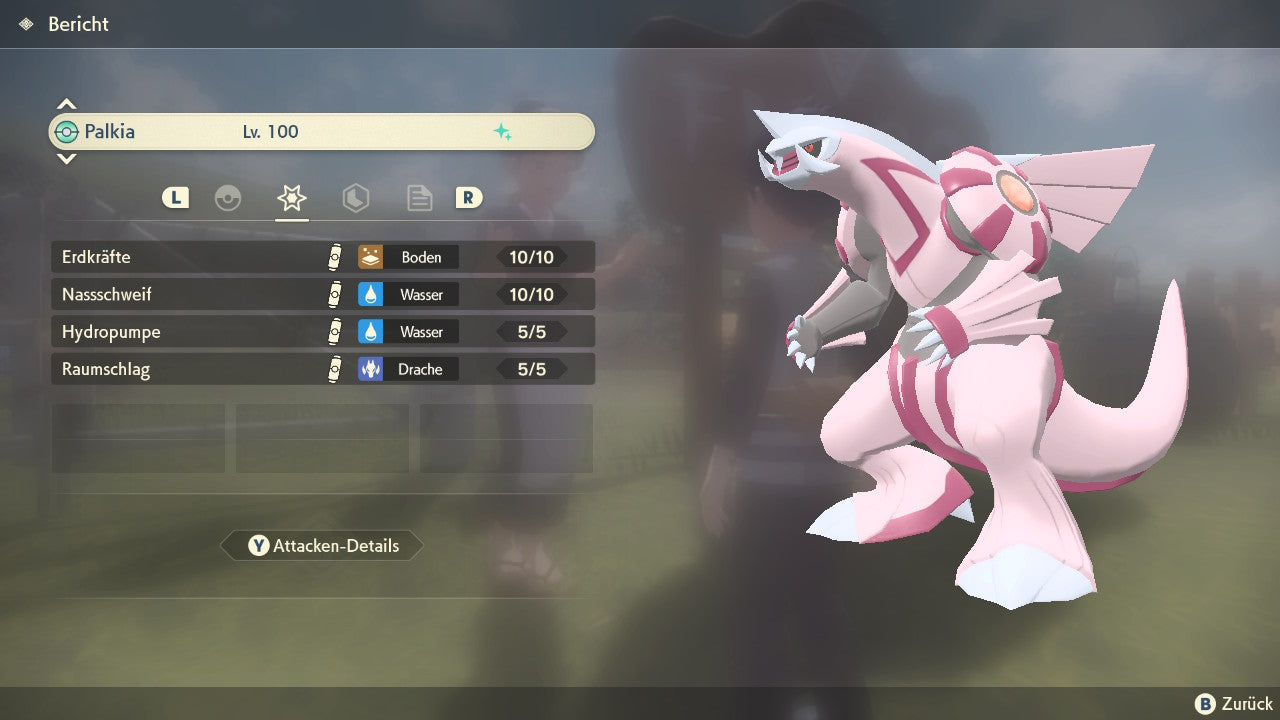Switch to the hexagon stats tab
The image size is (1280, 720).
coord(355,198)
